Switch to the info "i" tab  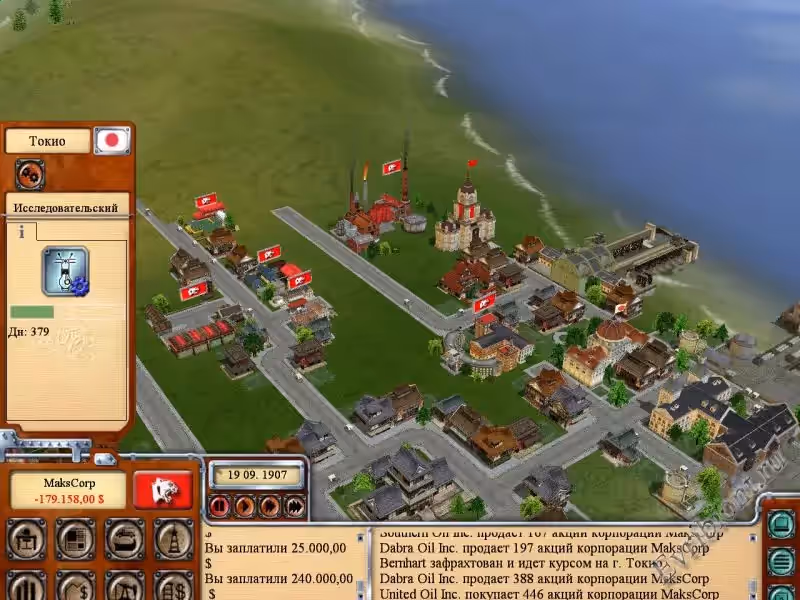click(21, 231)
